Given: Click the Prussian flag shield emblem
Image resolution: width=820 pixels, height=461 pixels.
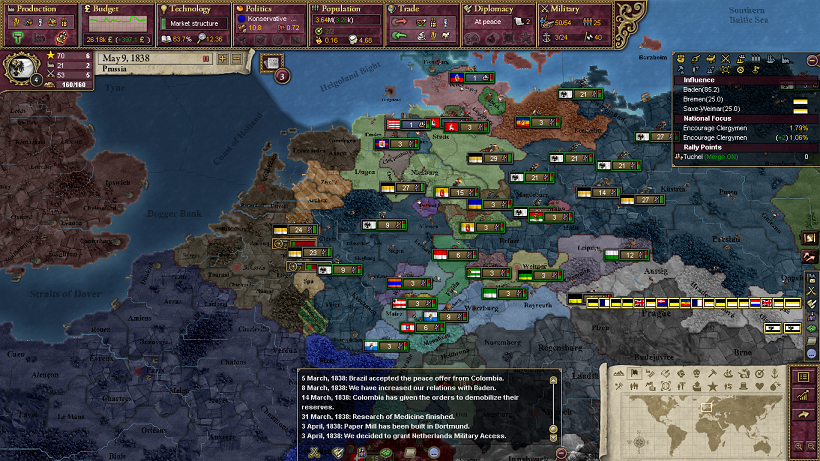Looking at the screenshot, I should click(x=22, y=70).
